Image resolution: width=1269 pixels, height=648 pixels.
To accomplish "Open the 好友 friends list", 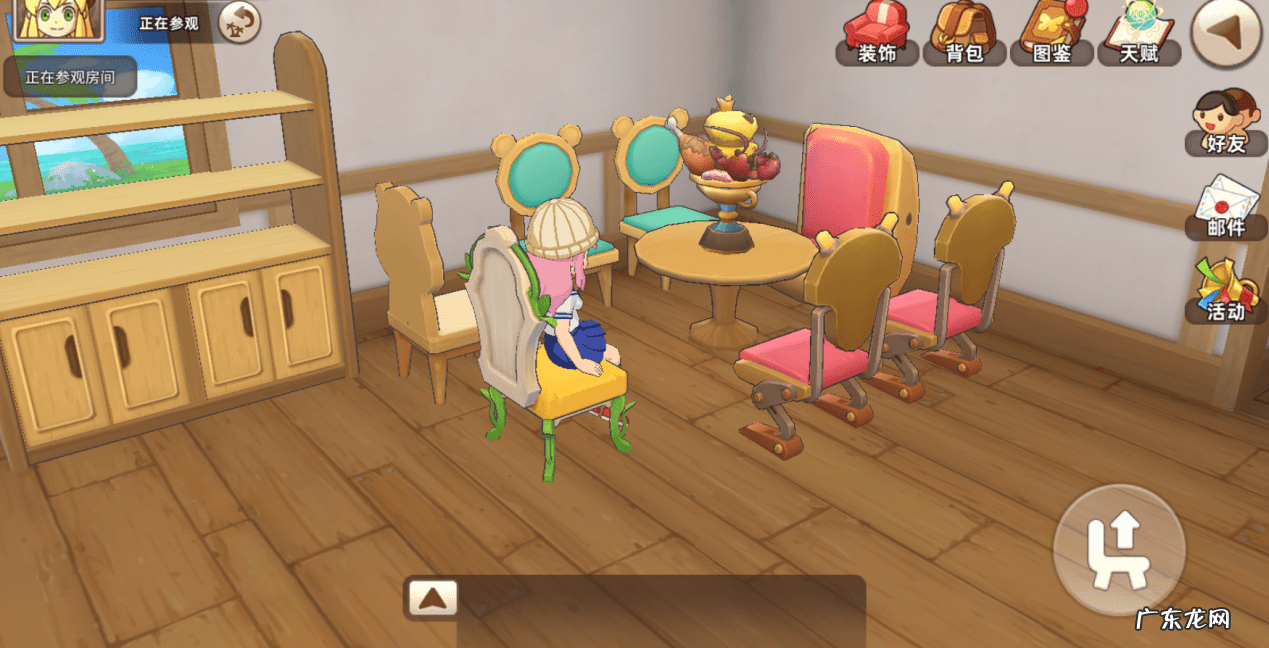I will click(1225, 123).
